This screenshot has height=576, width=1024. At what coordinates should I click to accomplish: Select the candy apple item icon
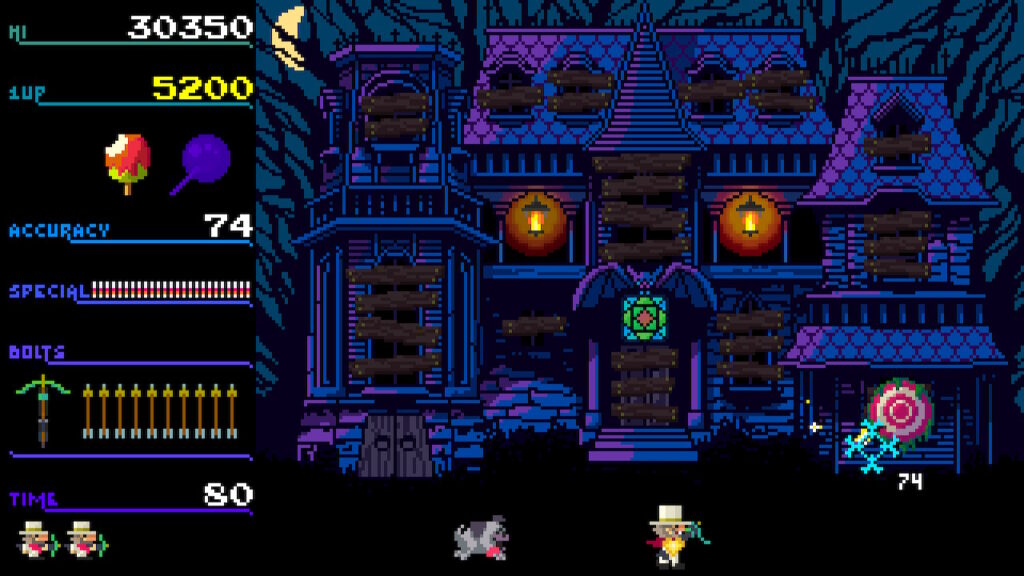[x=128, y=161]
